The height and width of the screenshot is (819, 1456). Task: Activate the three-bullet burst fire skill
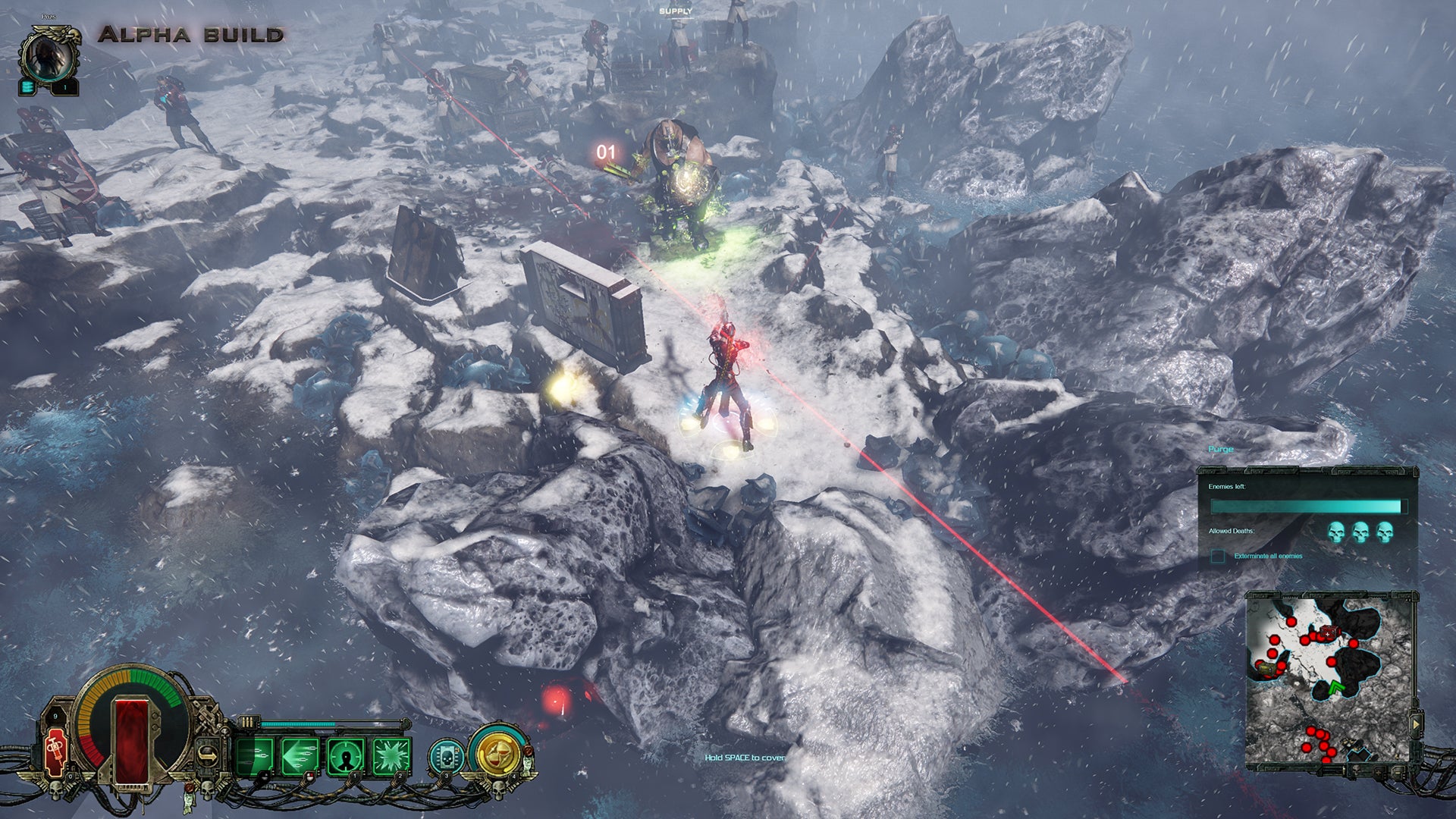tap(254, 756)
